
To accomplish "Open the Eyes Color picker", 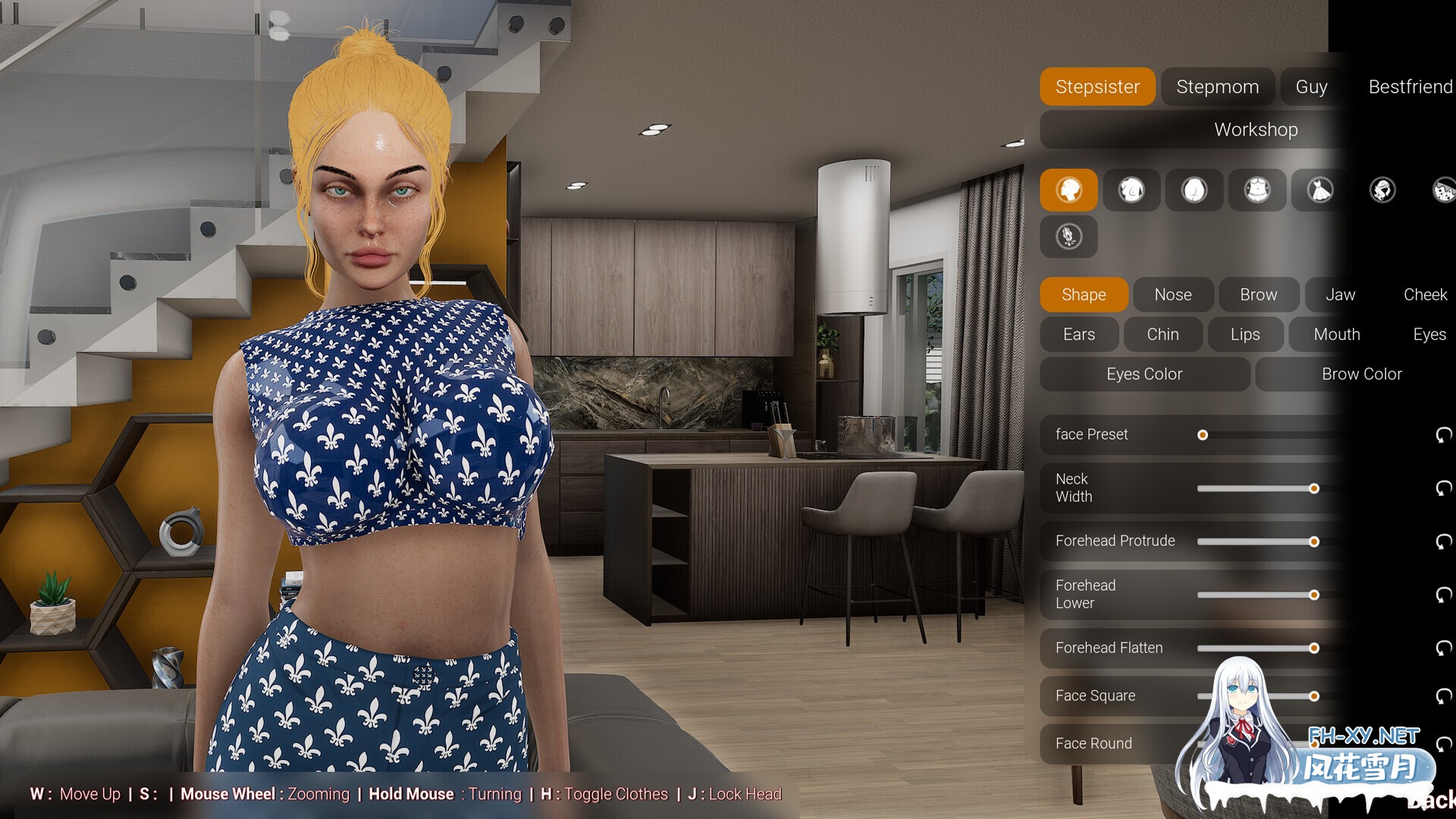I will point(1144,374).
